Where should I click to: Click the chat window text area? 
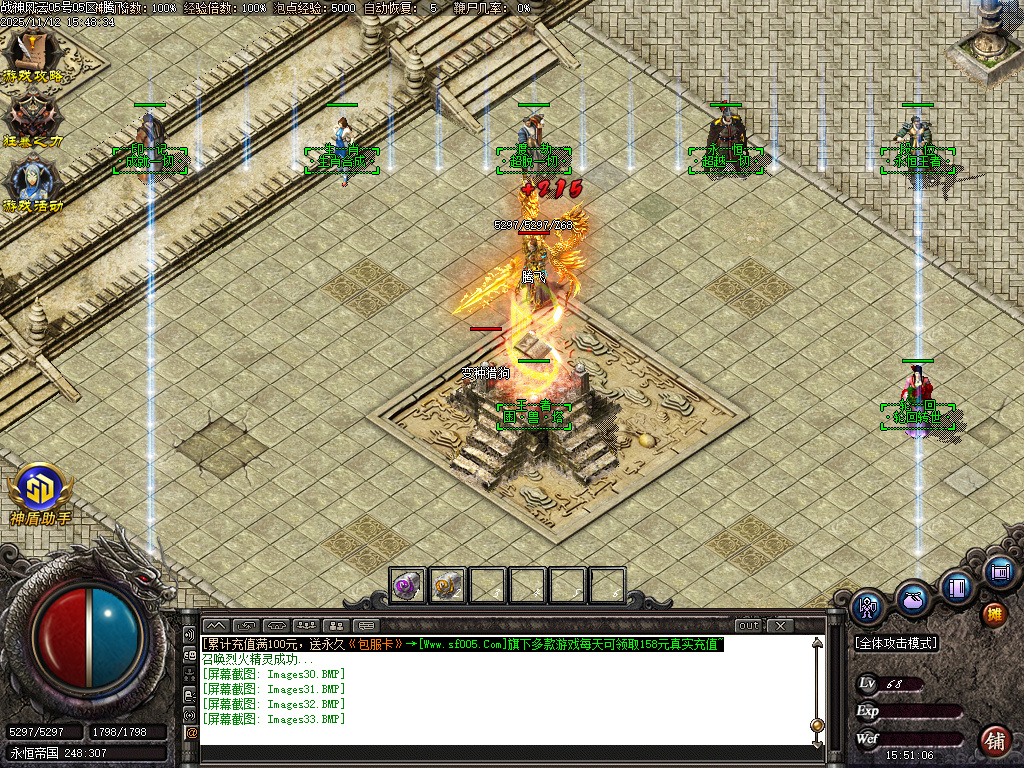[x=500, y=700]
